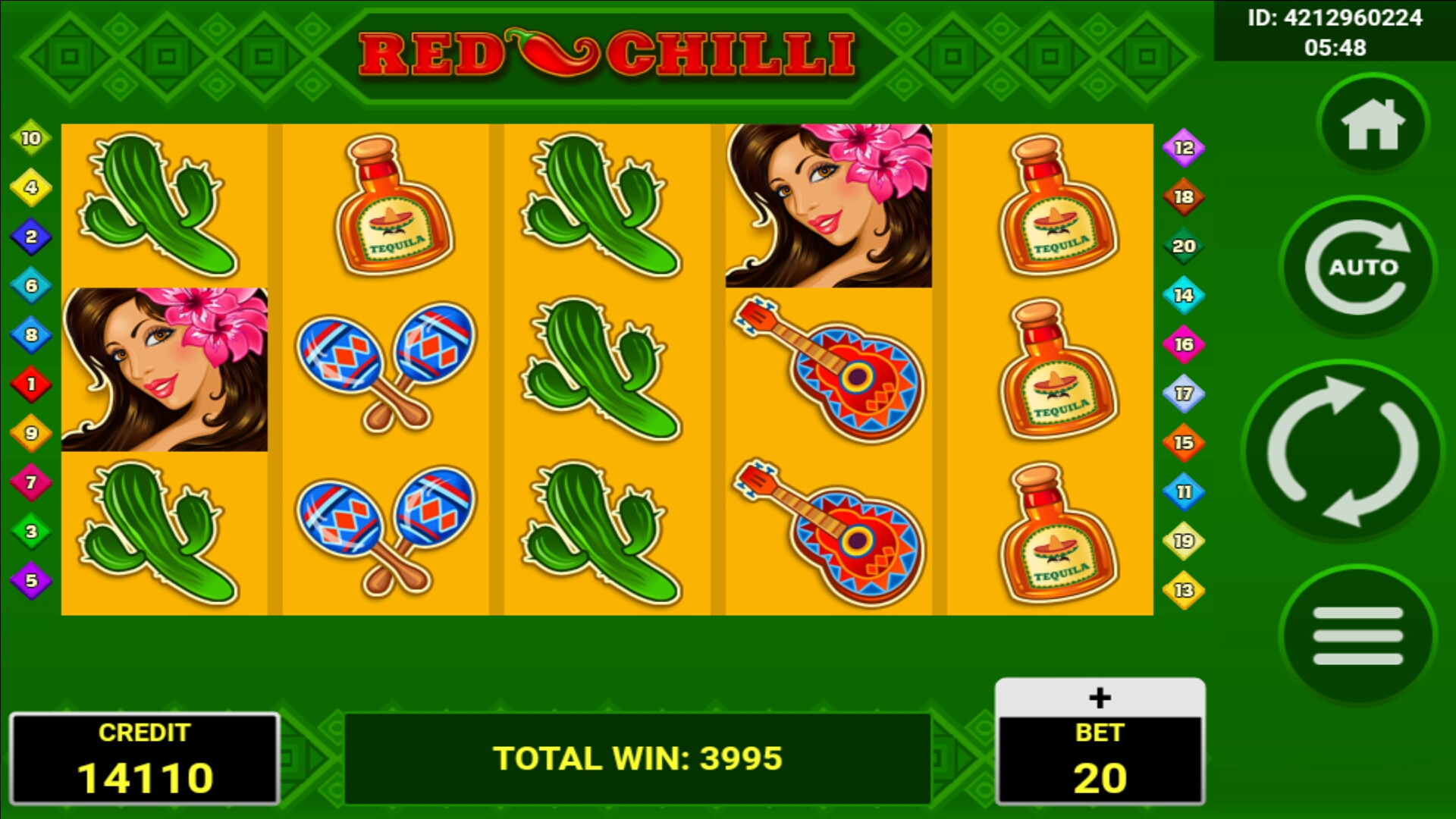Select payline marker 16
Viewport: 1456px width, 819px height.
[1184, 344]
